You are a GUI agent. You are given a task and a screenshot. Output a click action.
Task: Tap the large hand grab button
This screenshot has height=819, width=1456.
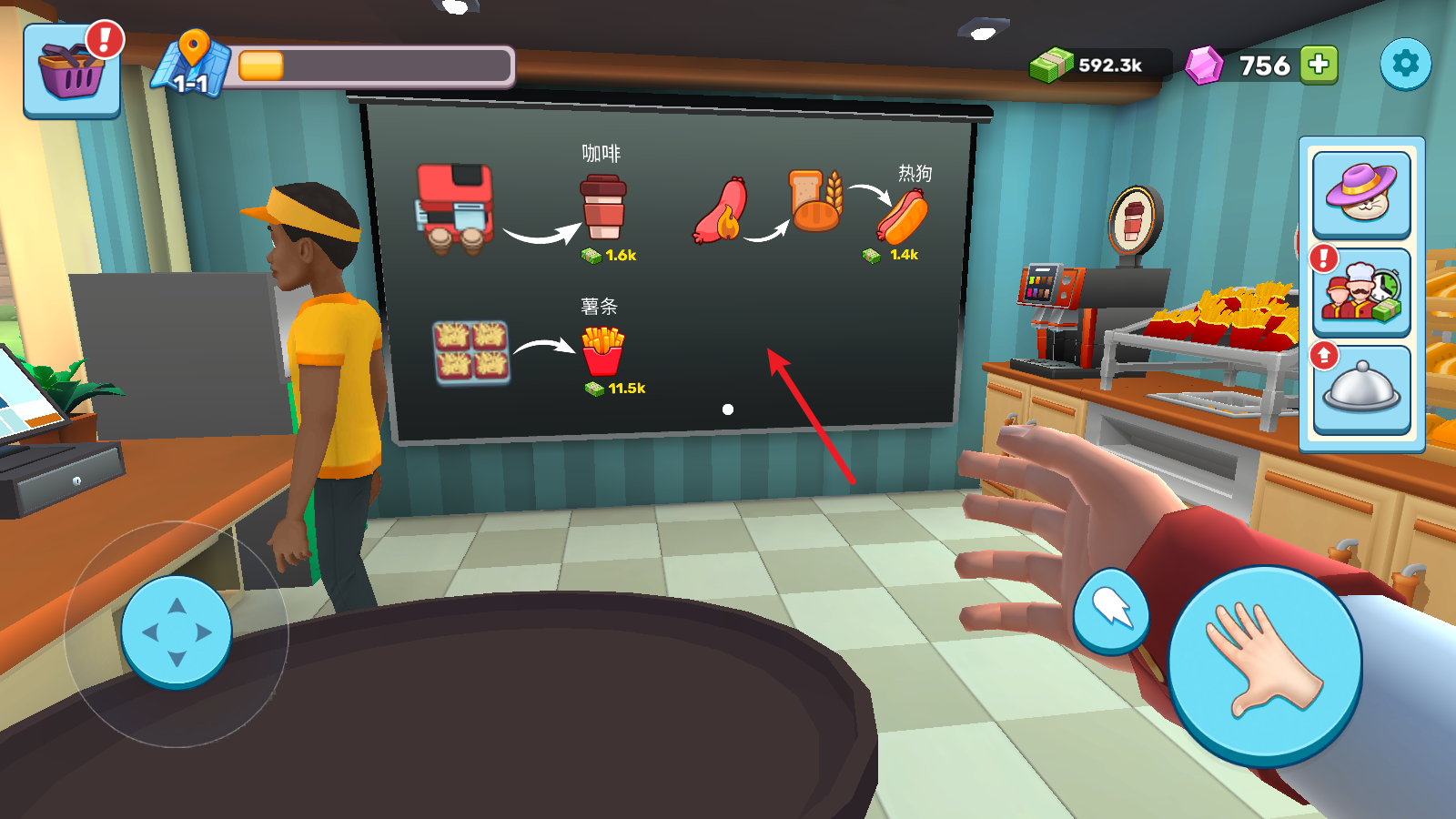[x=1264, y=663]
